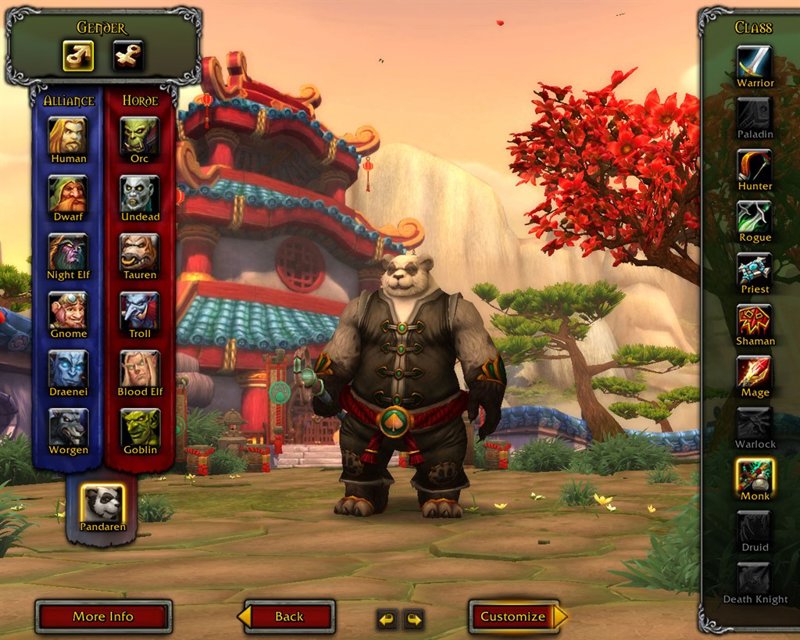
Task: Choose the Dwarf race
Action: click(x=68, y=193)
